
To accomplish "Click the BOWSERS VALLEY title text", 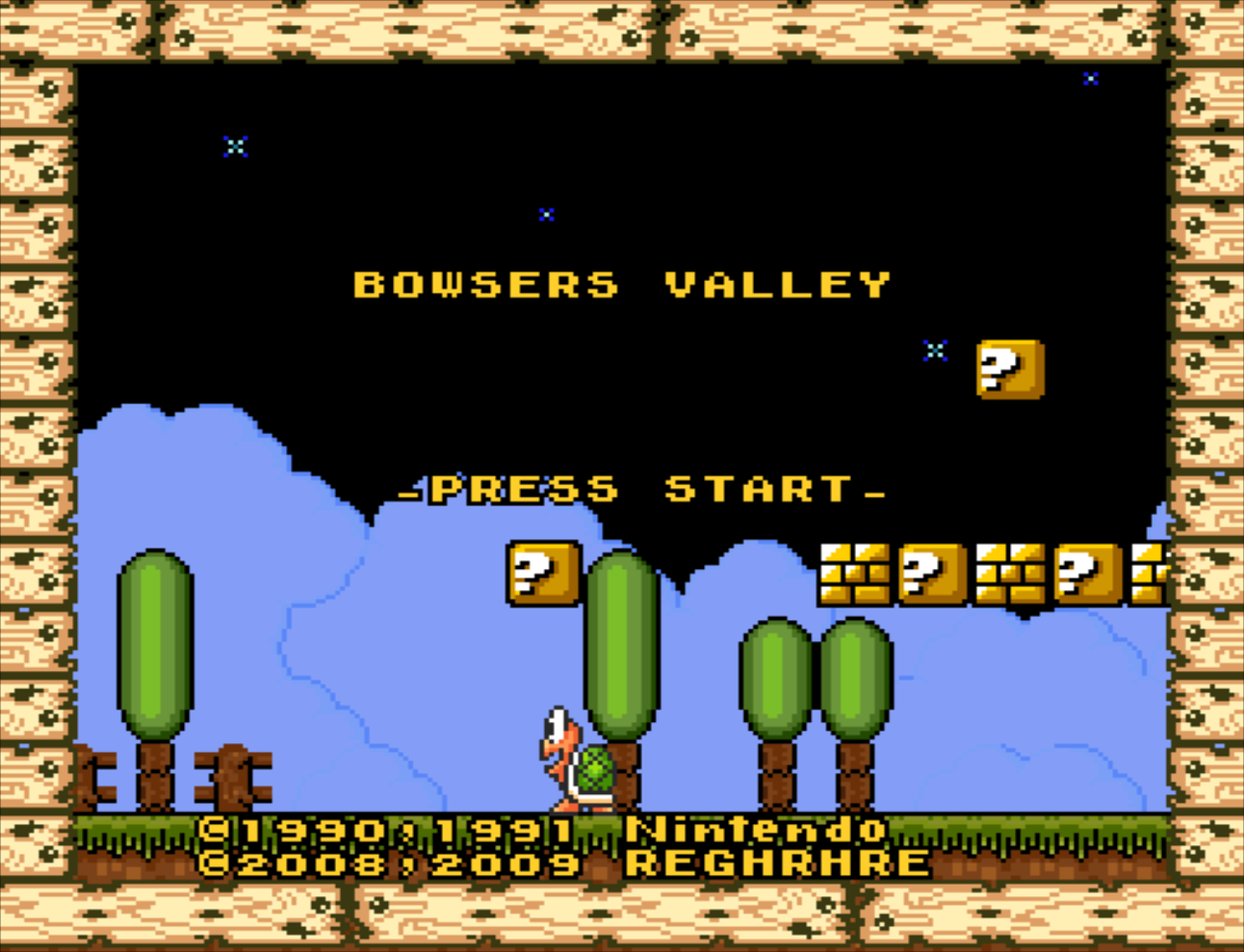I will coord(622,284).
